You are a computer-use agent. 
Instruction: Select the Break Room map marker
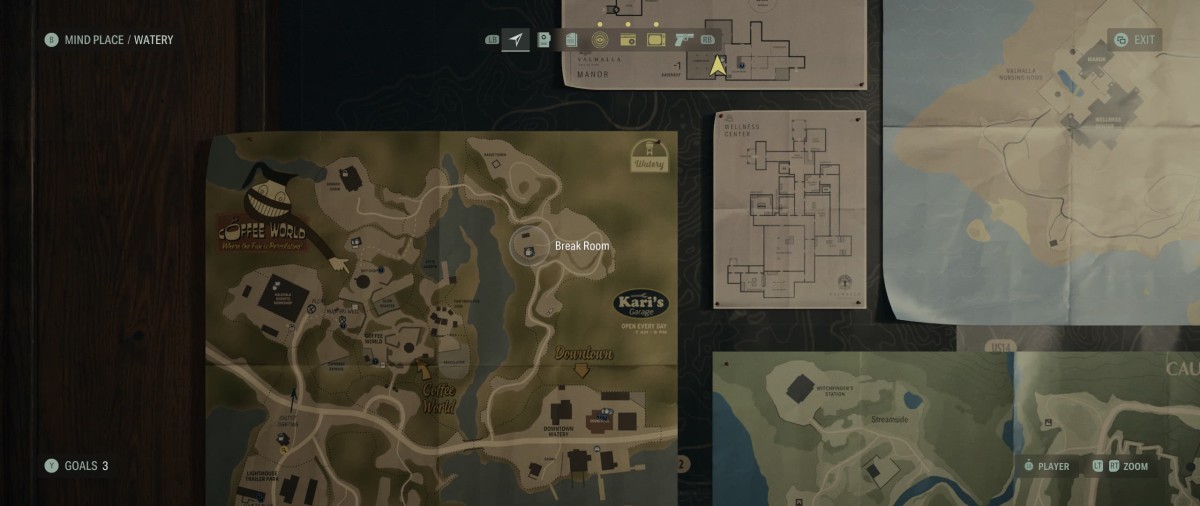point(527,245)
